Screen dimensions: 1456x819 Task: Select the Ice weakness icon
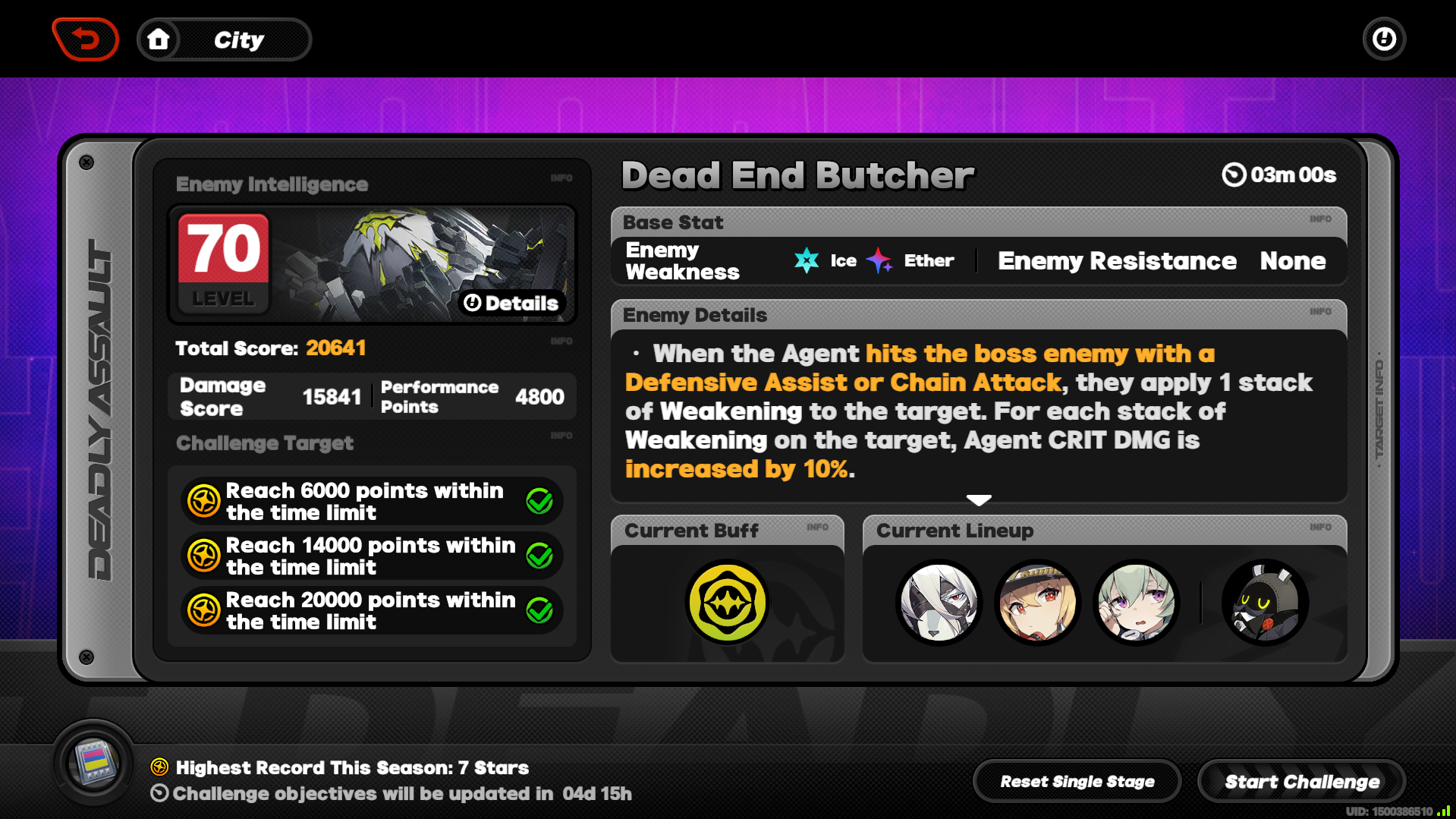point(807,260)
